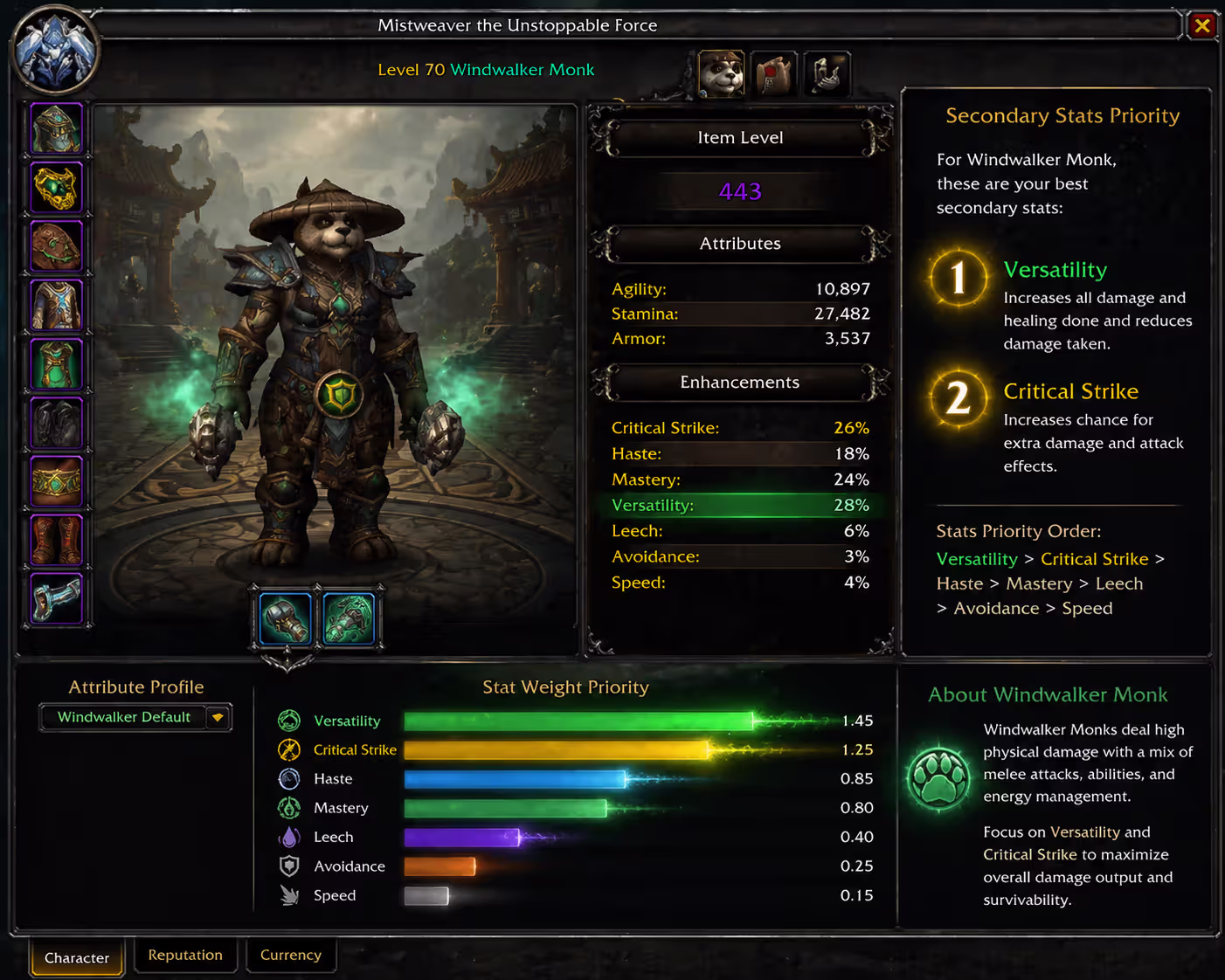Click the equipped boots slot icon
The image size is (1225, 980).
pos(55,541)
